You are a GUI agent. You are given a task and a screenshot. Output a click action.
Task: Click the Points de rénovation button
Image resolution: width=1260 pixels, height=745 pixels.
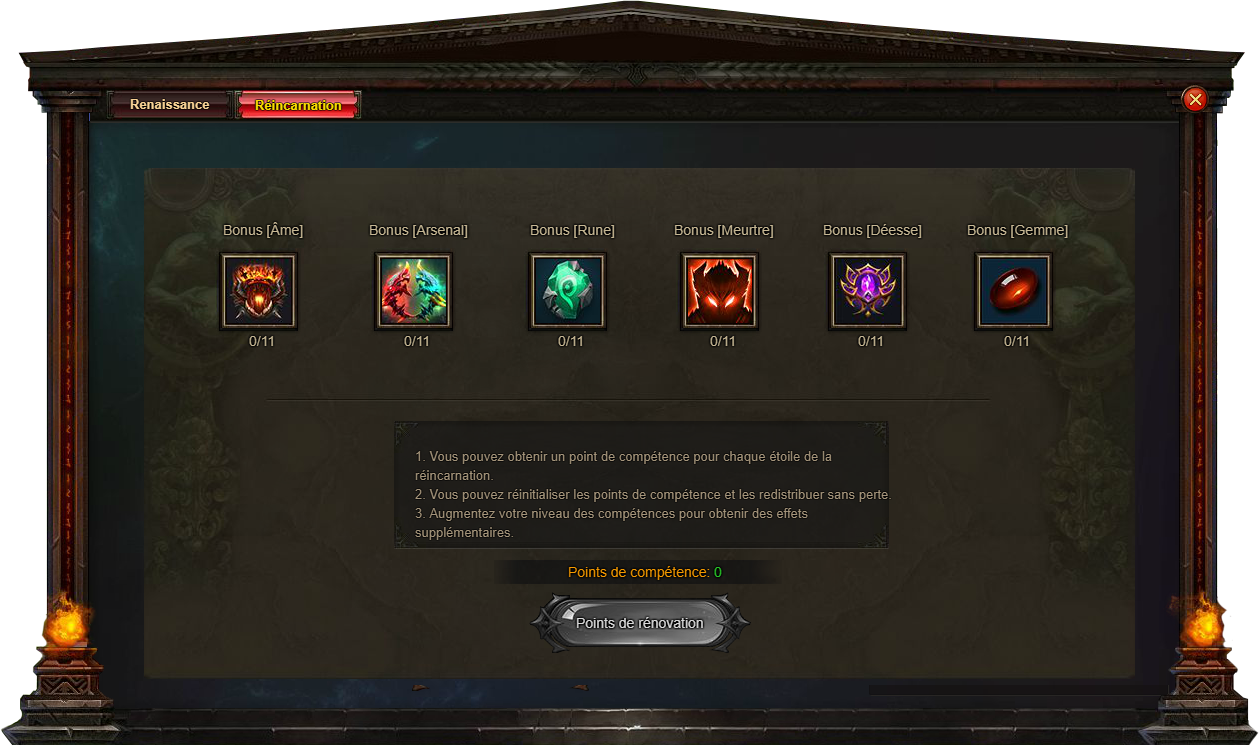coord(640,623)
